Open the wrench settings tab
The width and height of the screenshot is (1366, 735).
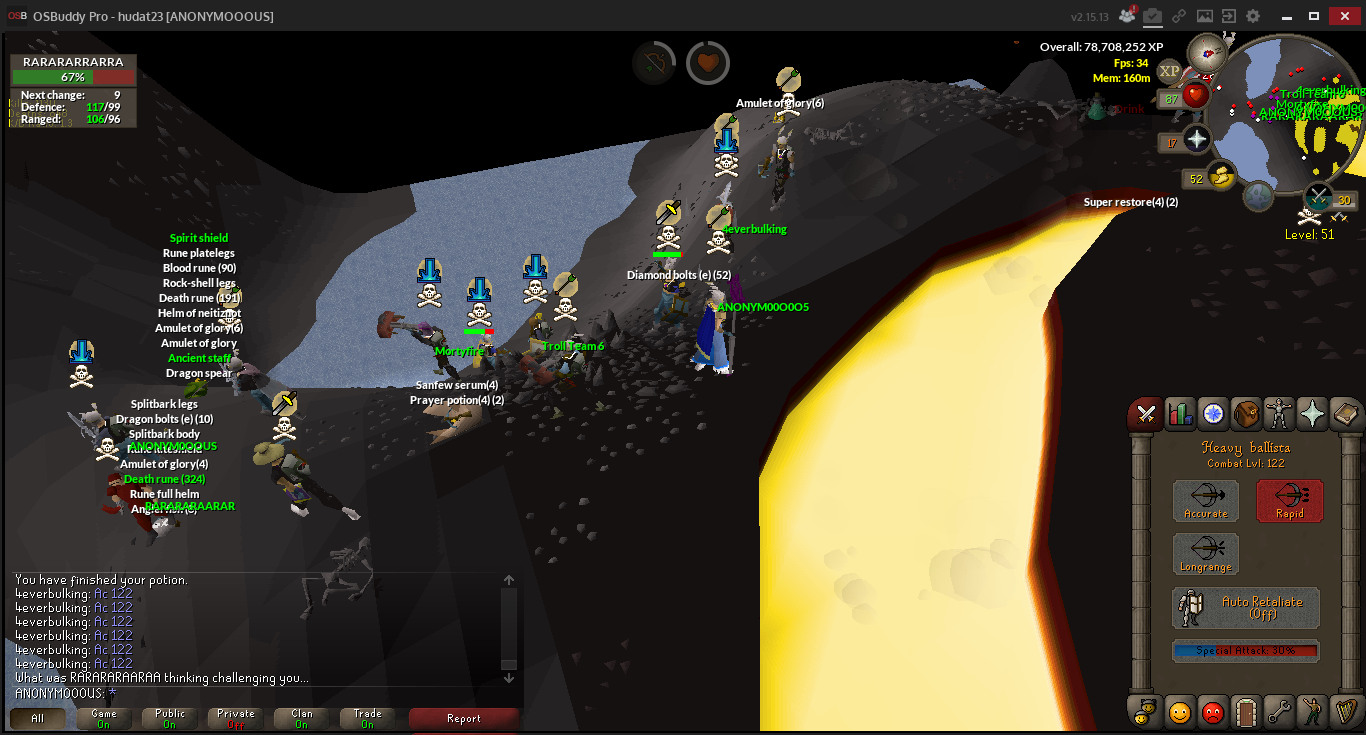pyautogui.click(x=1280, y=713)
